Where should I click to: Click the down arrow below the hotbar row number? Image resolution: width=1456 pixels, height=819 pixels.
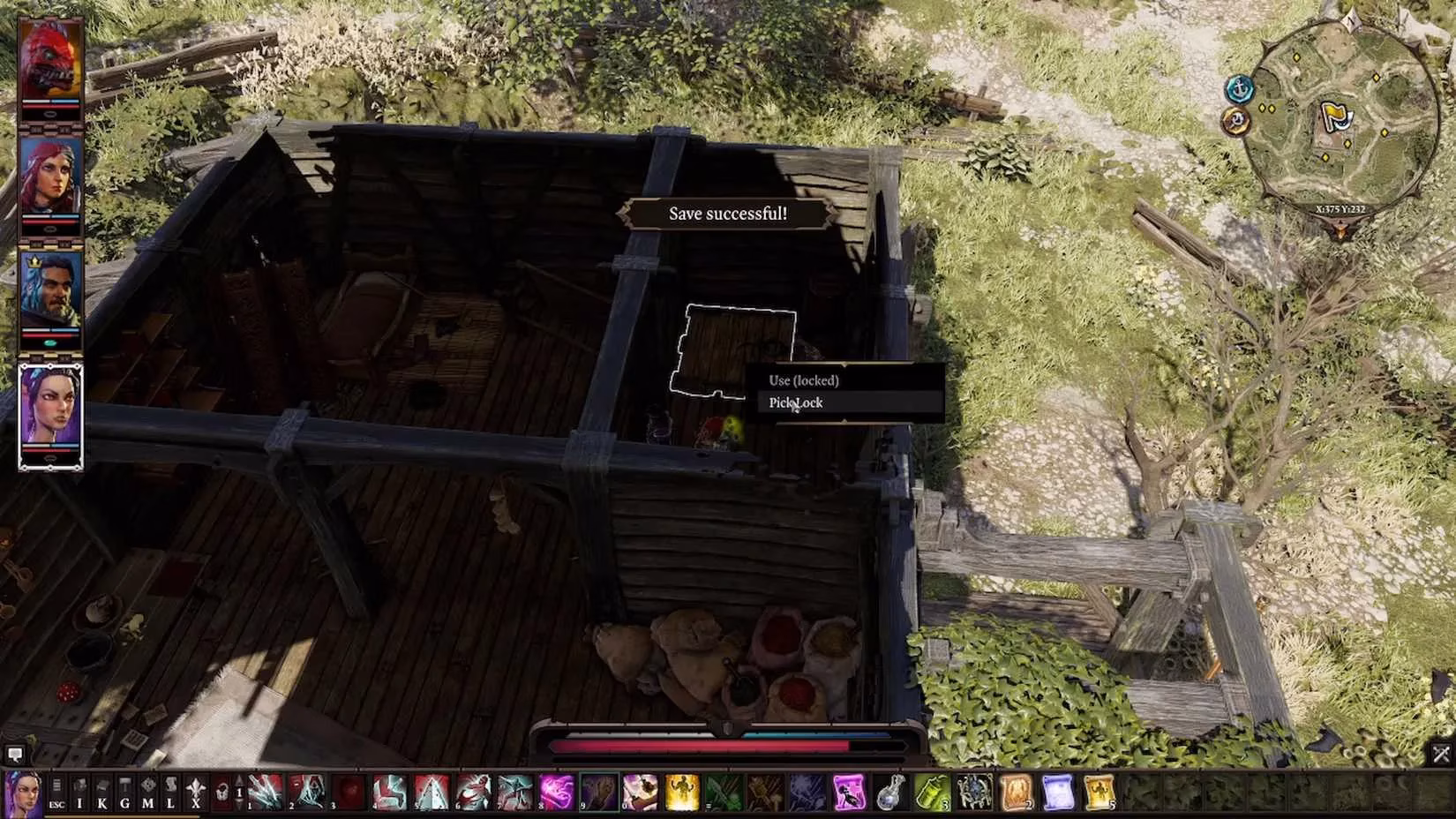click(238, 807)
